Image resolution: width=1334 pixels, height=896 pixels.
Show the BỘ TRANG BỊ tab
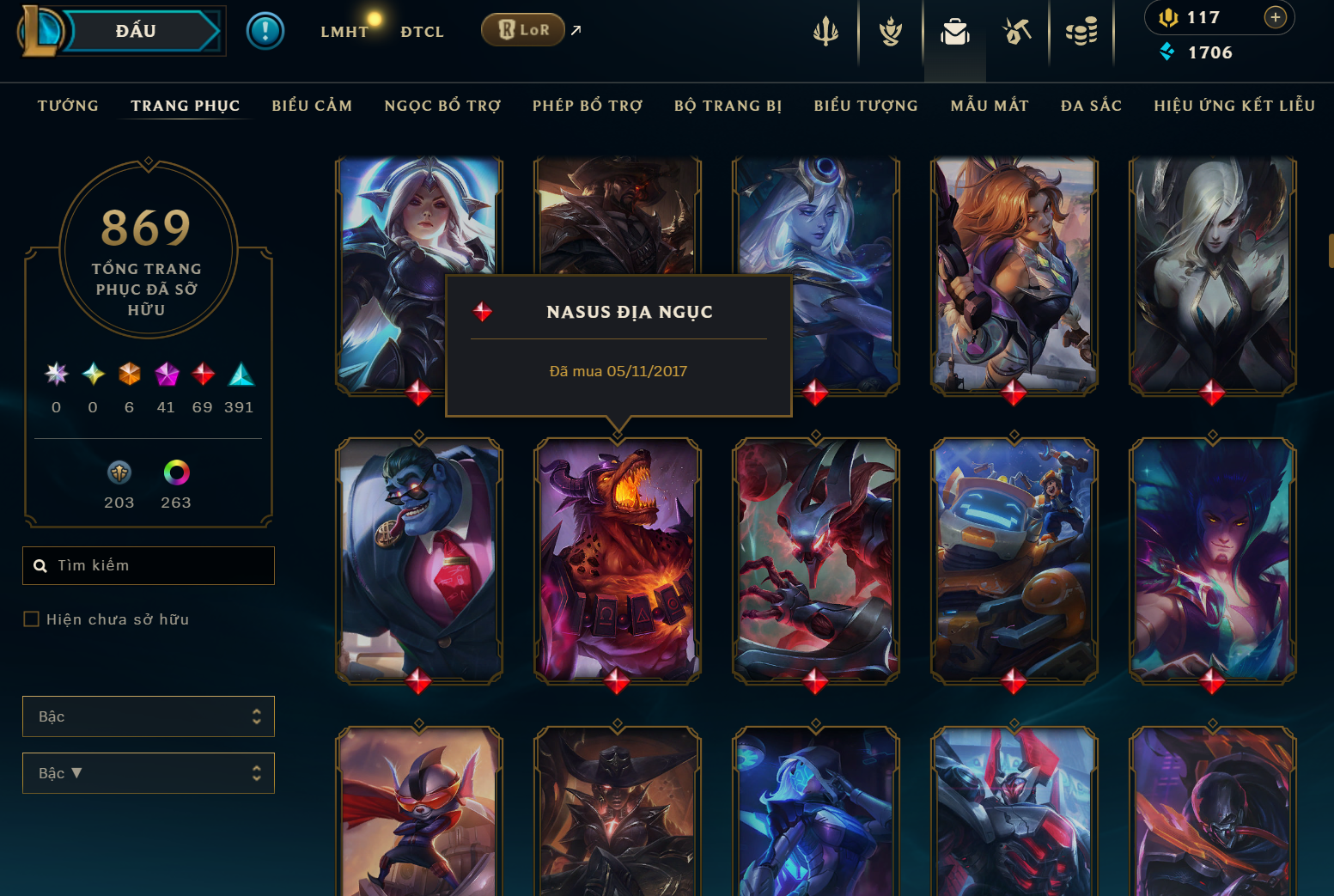pyautogui.click(x=728, y=106)
